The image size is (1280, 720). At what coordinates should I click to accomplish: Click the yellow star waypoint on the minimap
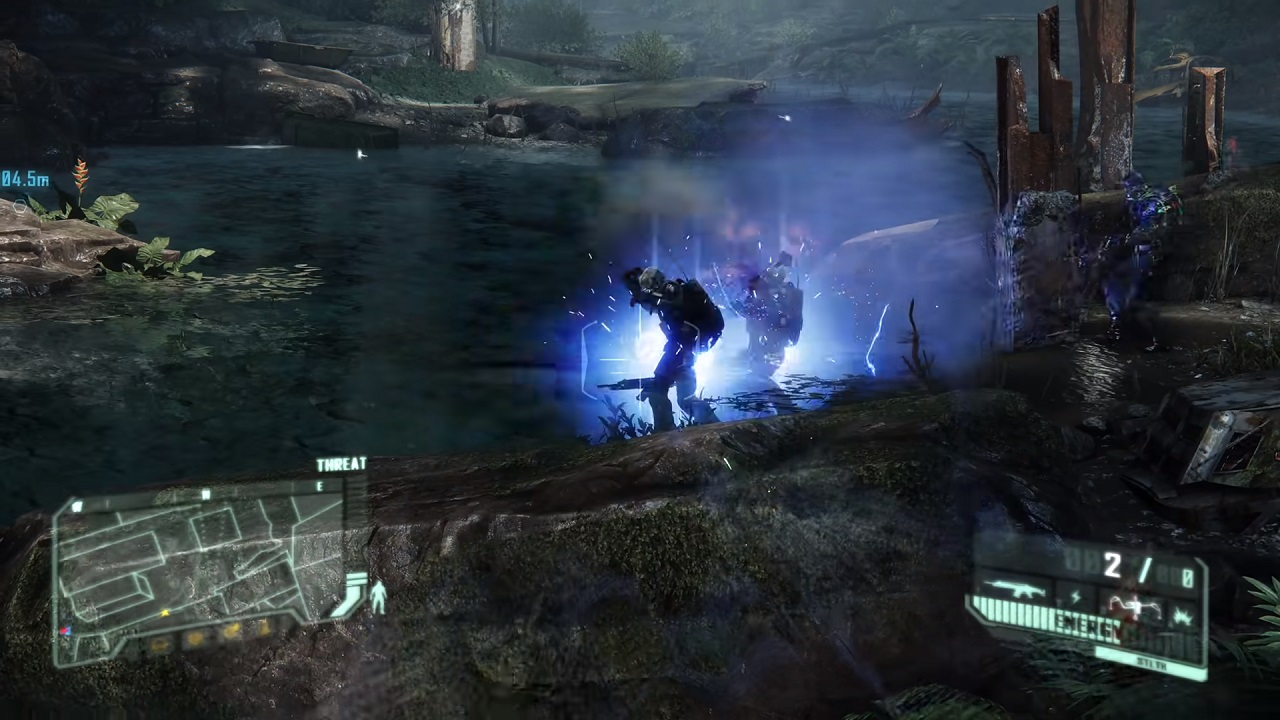(165, 613)
